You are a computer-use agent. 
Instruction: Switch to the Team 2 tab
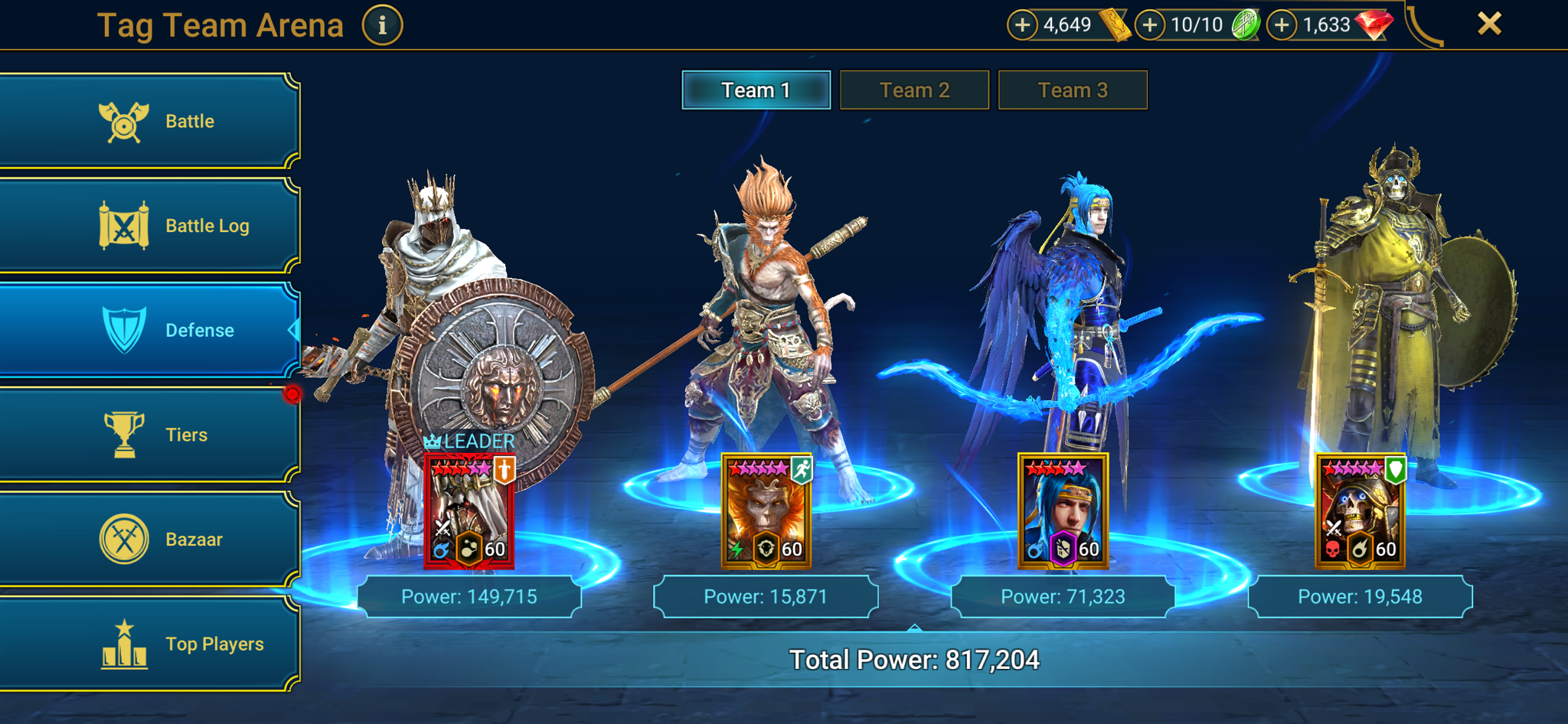tap(914, 90)
